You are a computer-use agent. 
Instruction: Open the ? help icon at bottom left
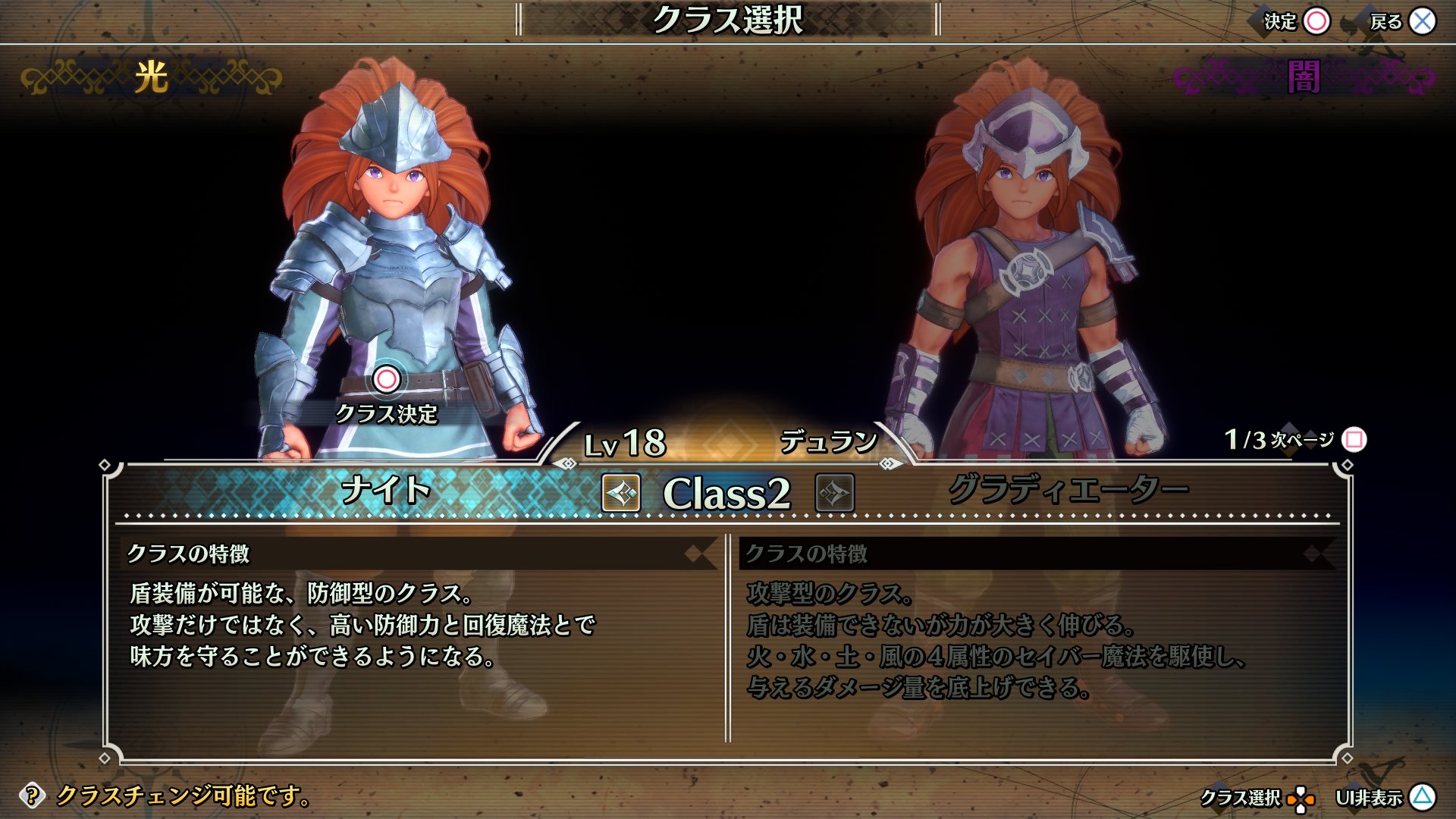[31, 796]
